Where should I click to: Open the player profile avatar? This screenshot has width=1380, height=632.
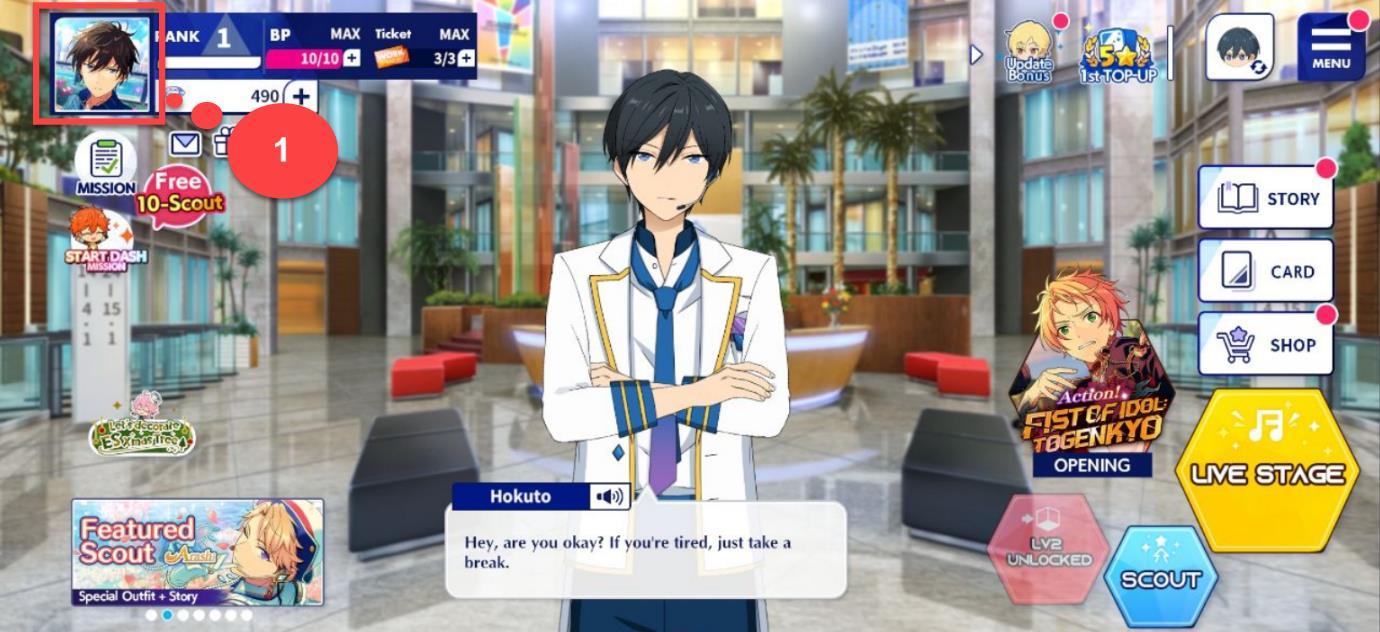[x=100, y=66]
